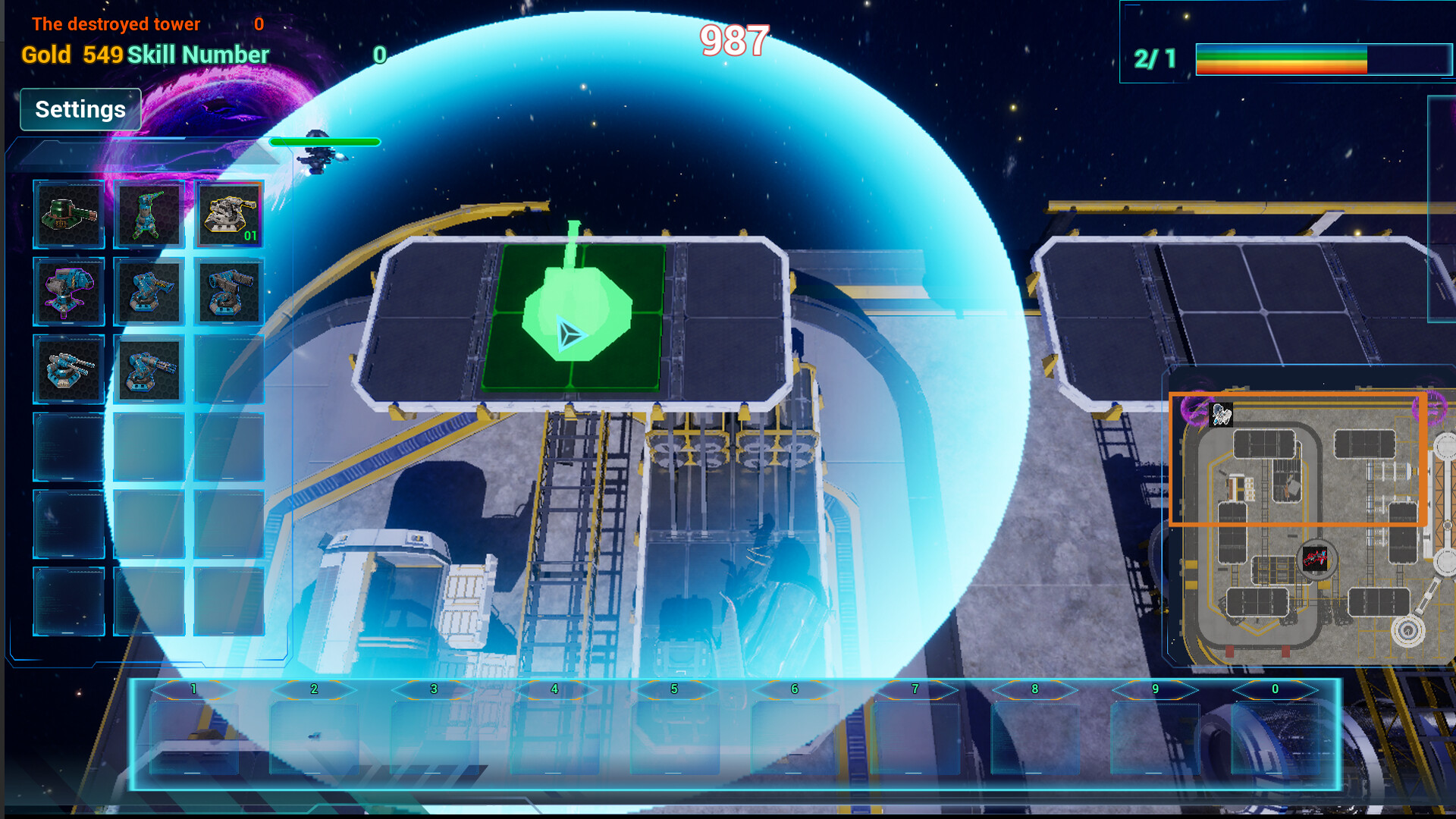This screenshot has width=1456, height=819.
Task: Pick the purple-glowing blue turret icon
Action: click(x=70, y=292)
